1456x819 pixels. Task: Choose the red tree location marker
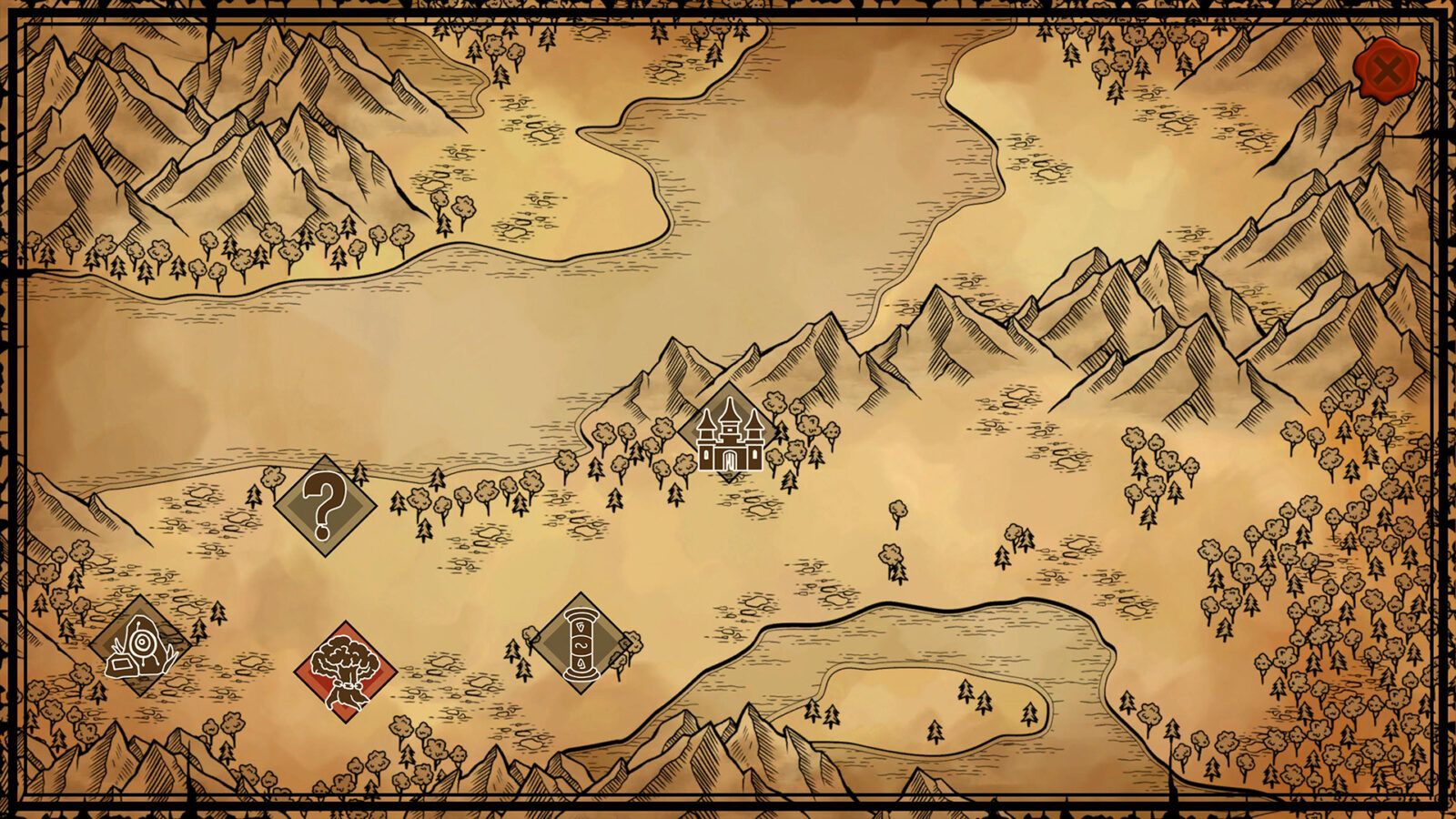coord(346,672)
